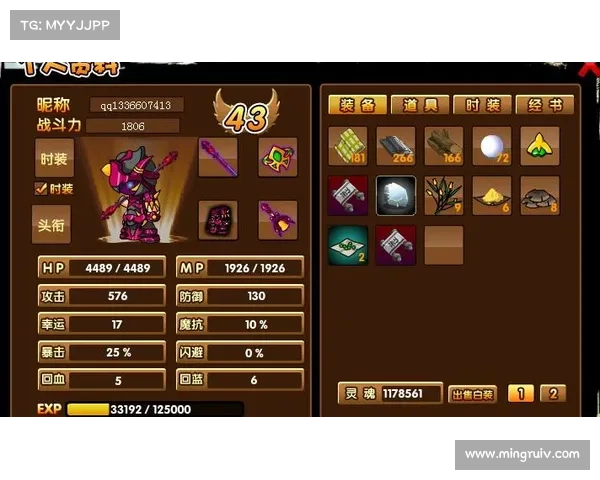Select the bamboo stack of 181

click(x=348, y=146)
